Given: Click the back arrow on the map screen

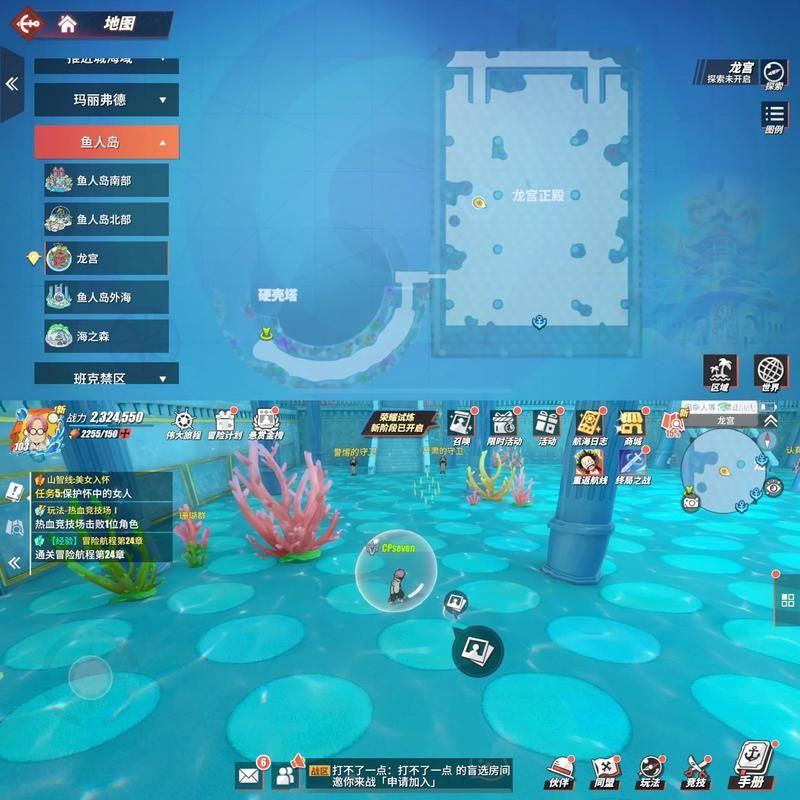Looking at the screenshot, I should [x=28, y=24].
